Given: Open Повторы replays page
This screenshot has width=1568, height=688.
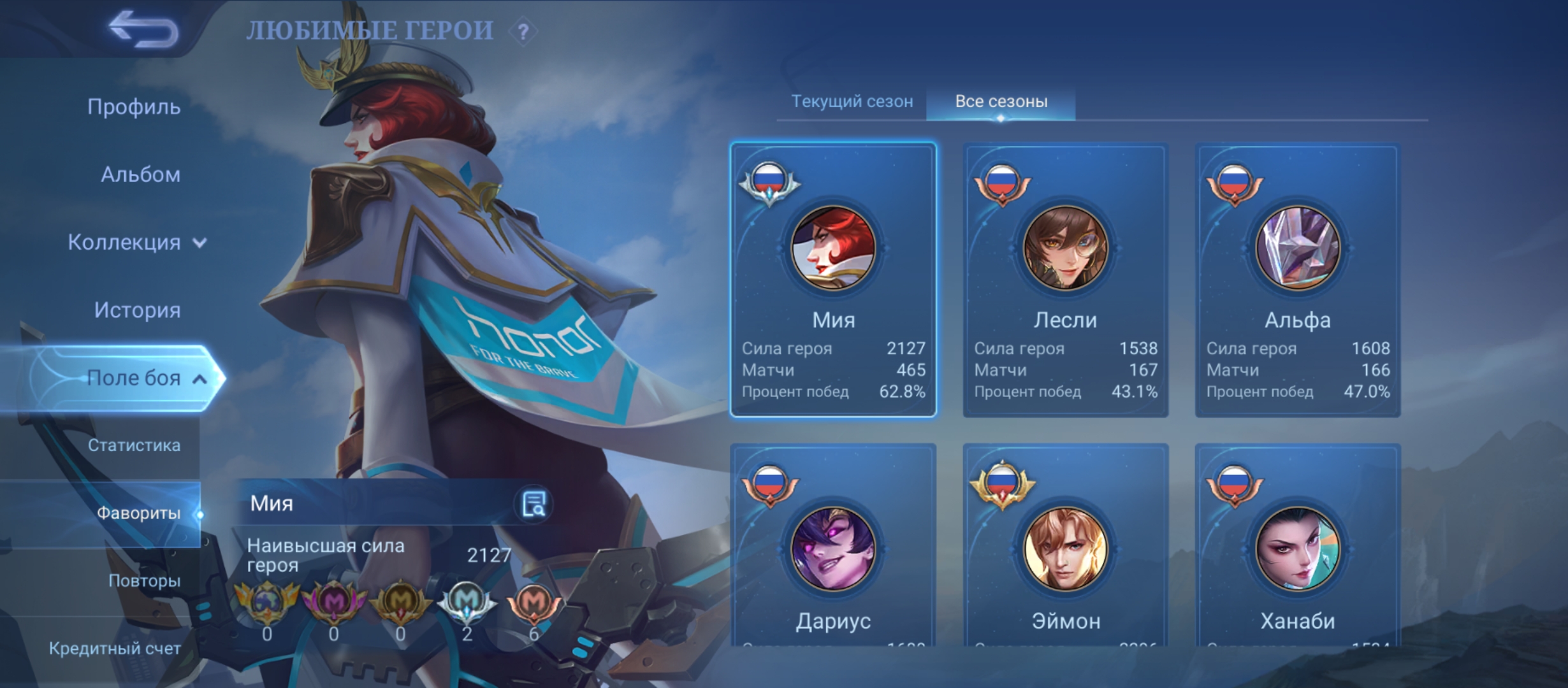Looking at the screenshot, I should [x=144, y=581].
